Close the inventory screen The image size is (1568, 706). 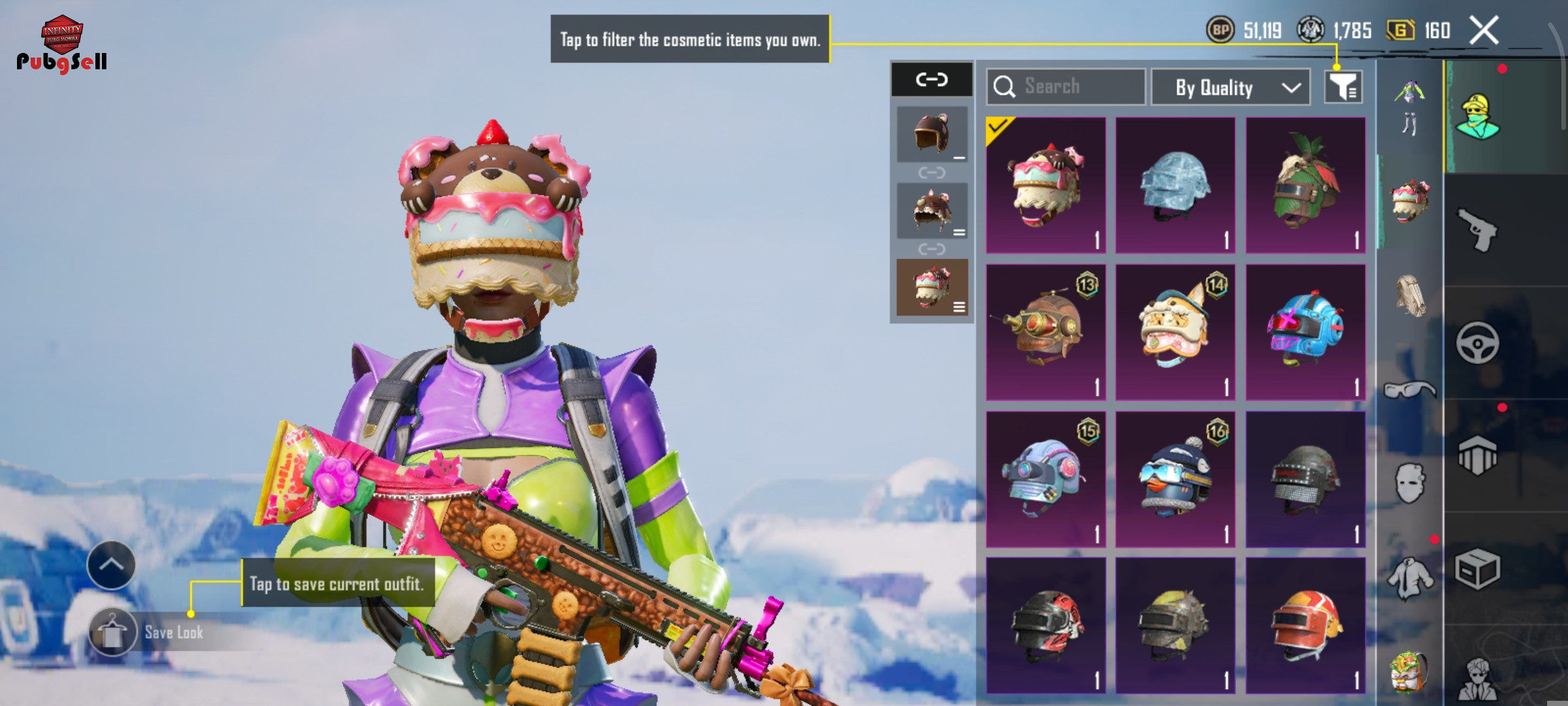(x=1484, y=31)
